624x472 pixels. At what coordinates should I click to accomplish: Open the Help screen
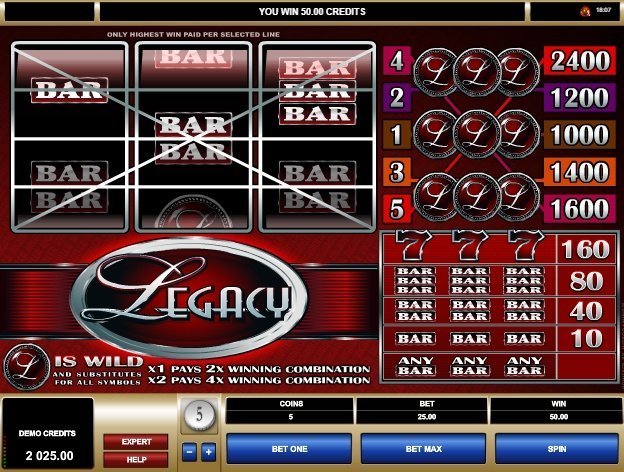click(x=137, y=458)
